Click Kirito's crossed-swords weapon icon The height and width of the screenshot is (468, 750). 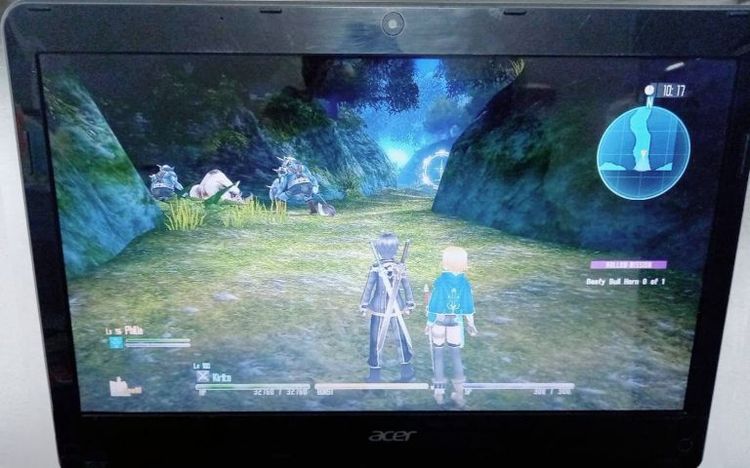click(x=203, y=378)
